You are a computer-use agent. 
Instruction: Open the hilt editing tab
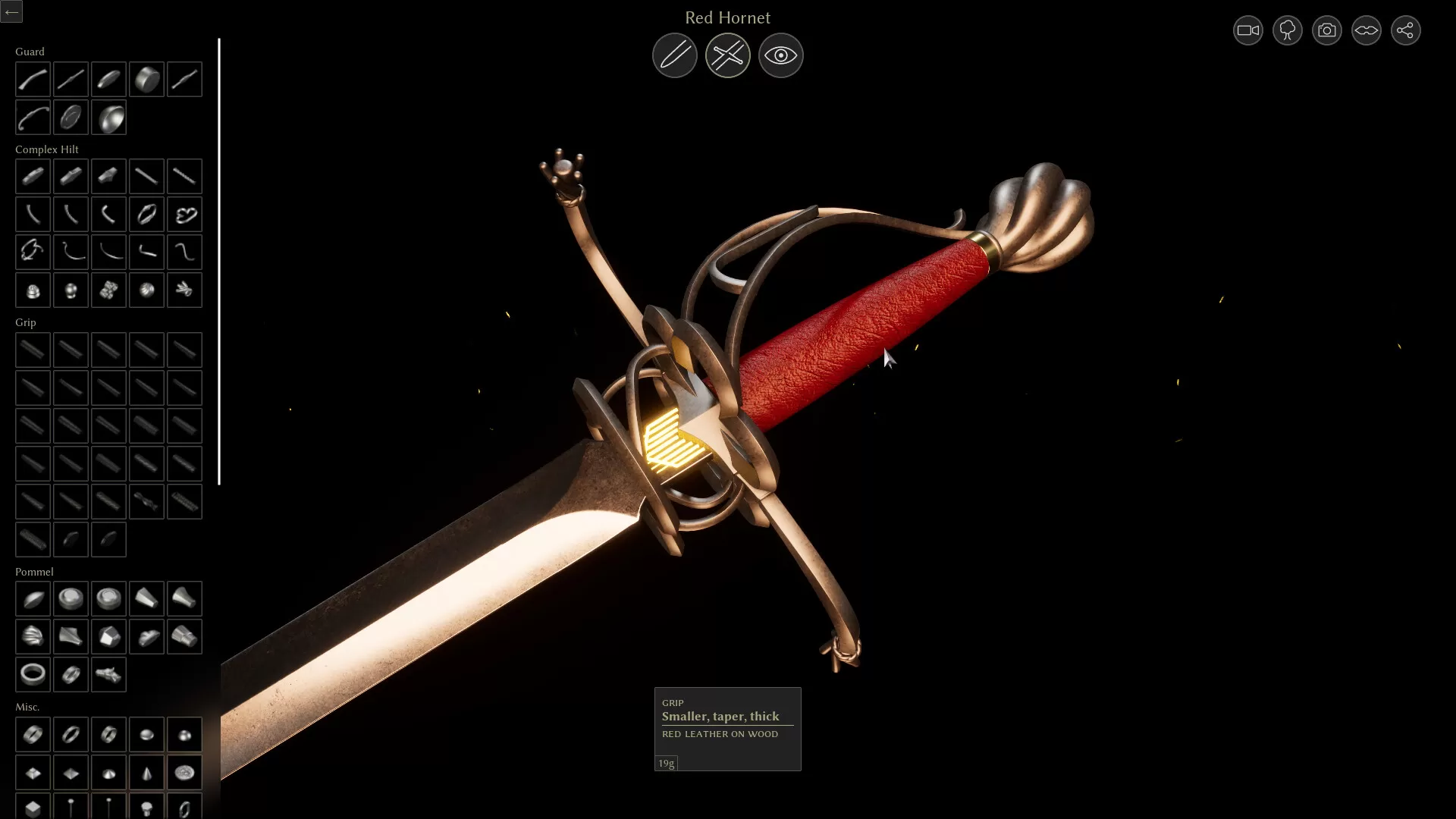pos(727,55)
